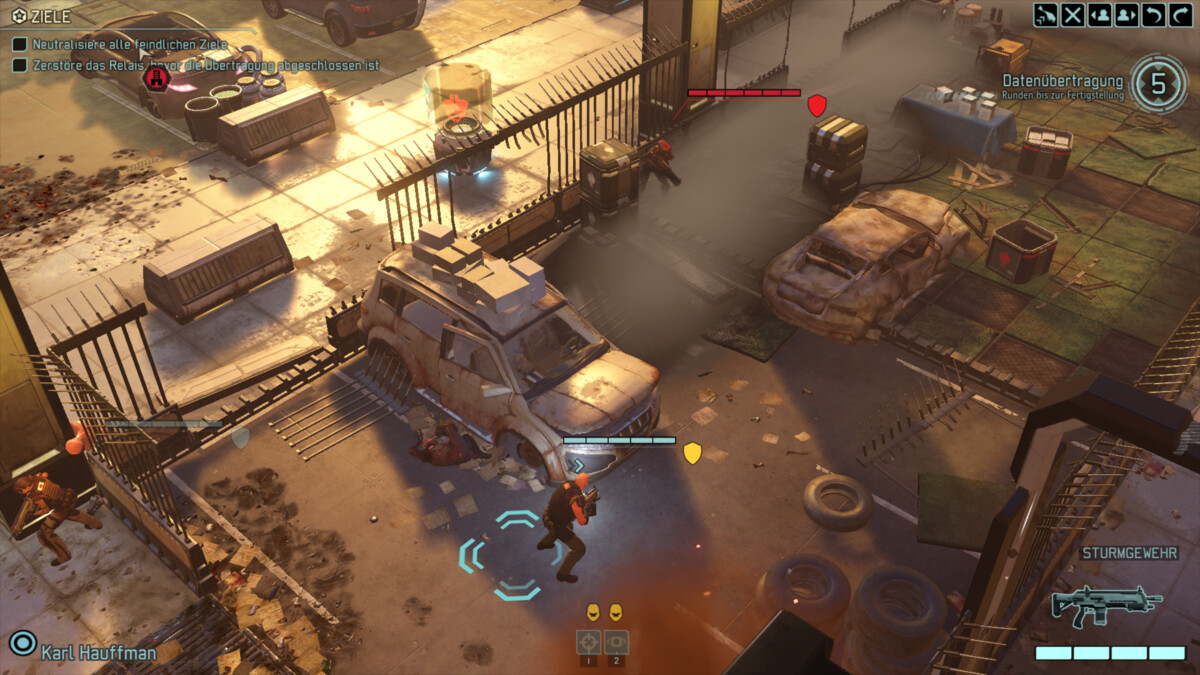
Task: Click the first yellow alien head target icon
Action: click(593, 611)
